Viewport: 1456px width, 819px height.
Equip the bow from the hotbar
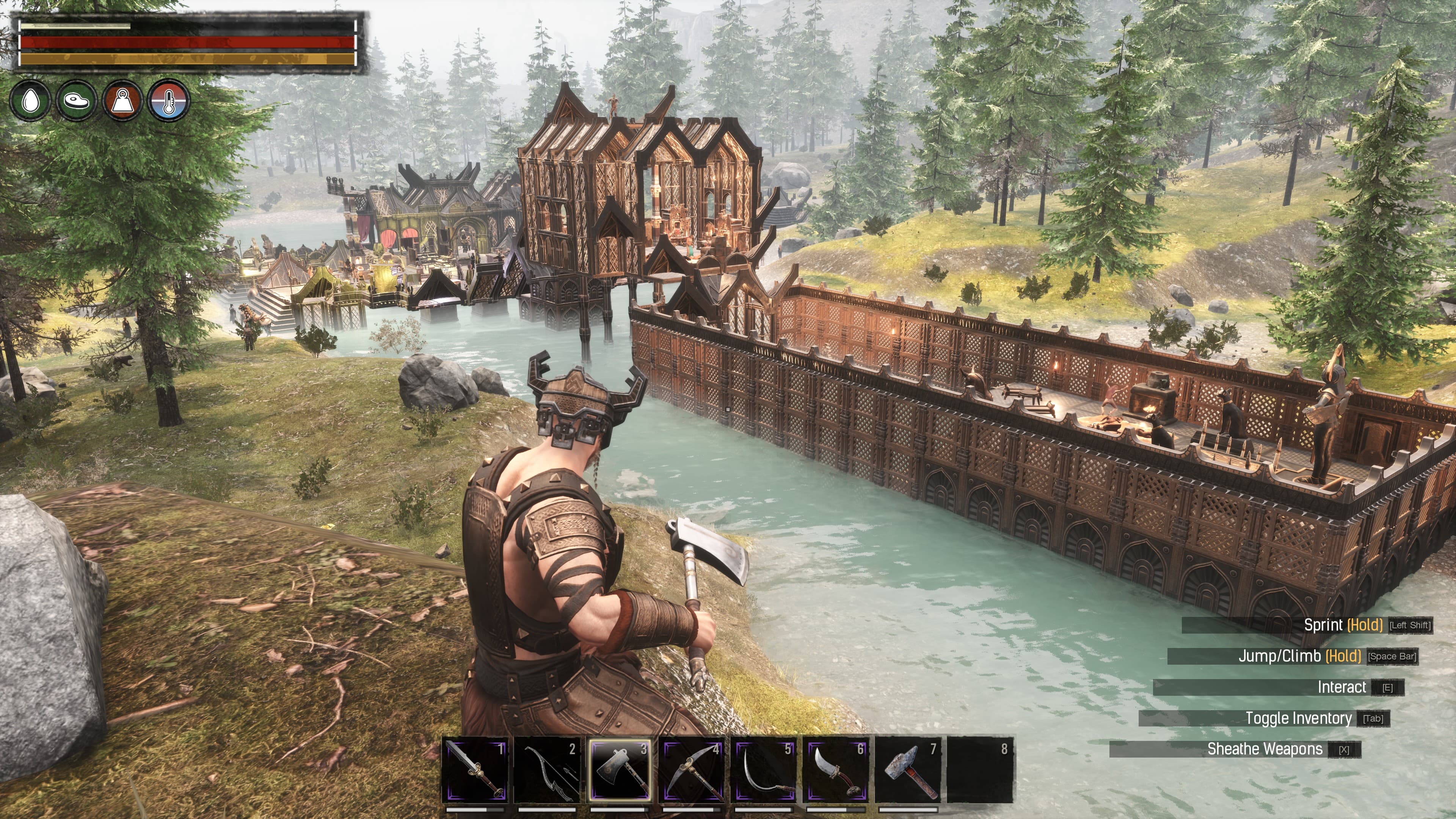click(x=547, y=770)
